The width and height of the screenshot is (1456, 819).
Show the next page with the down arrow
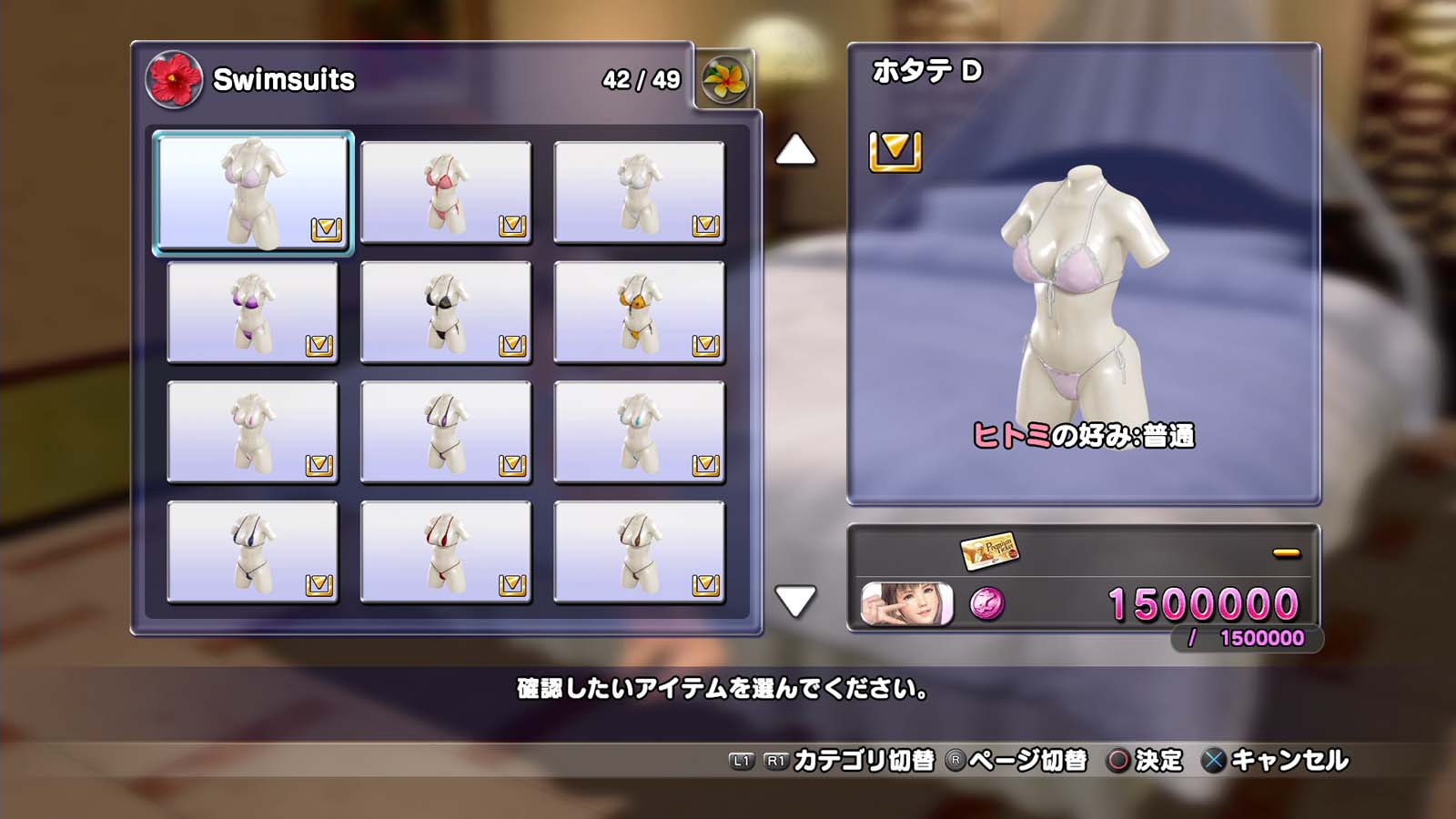[x=795, y=601]
